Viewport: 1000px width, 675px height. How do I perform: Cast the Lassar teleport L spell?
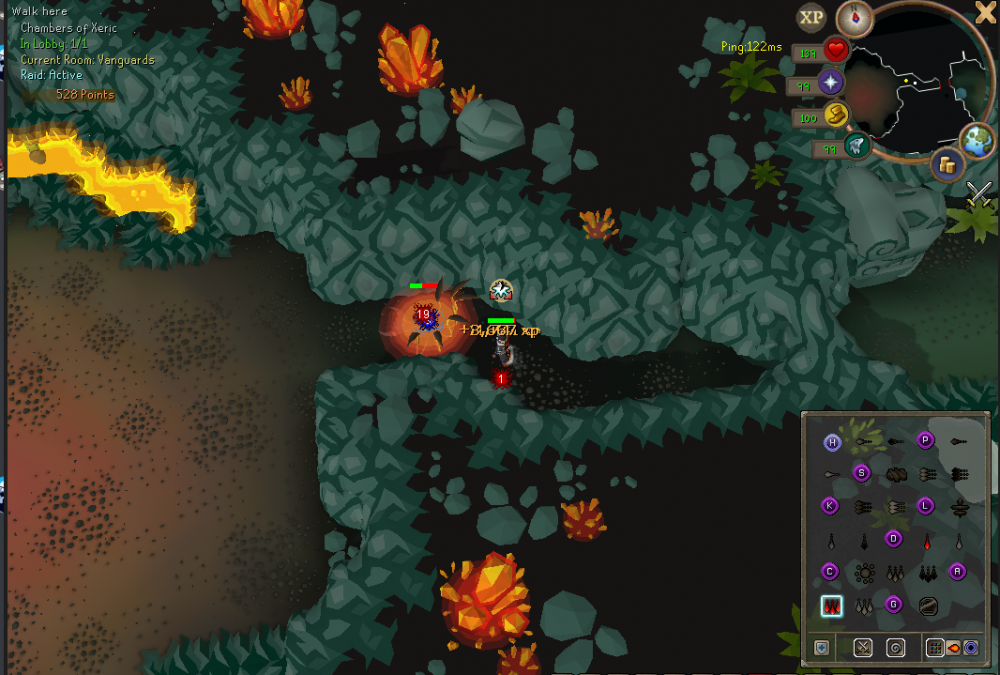[926, 506]
